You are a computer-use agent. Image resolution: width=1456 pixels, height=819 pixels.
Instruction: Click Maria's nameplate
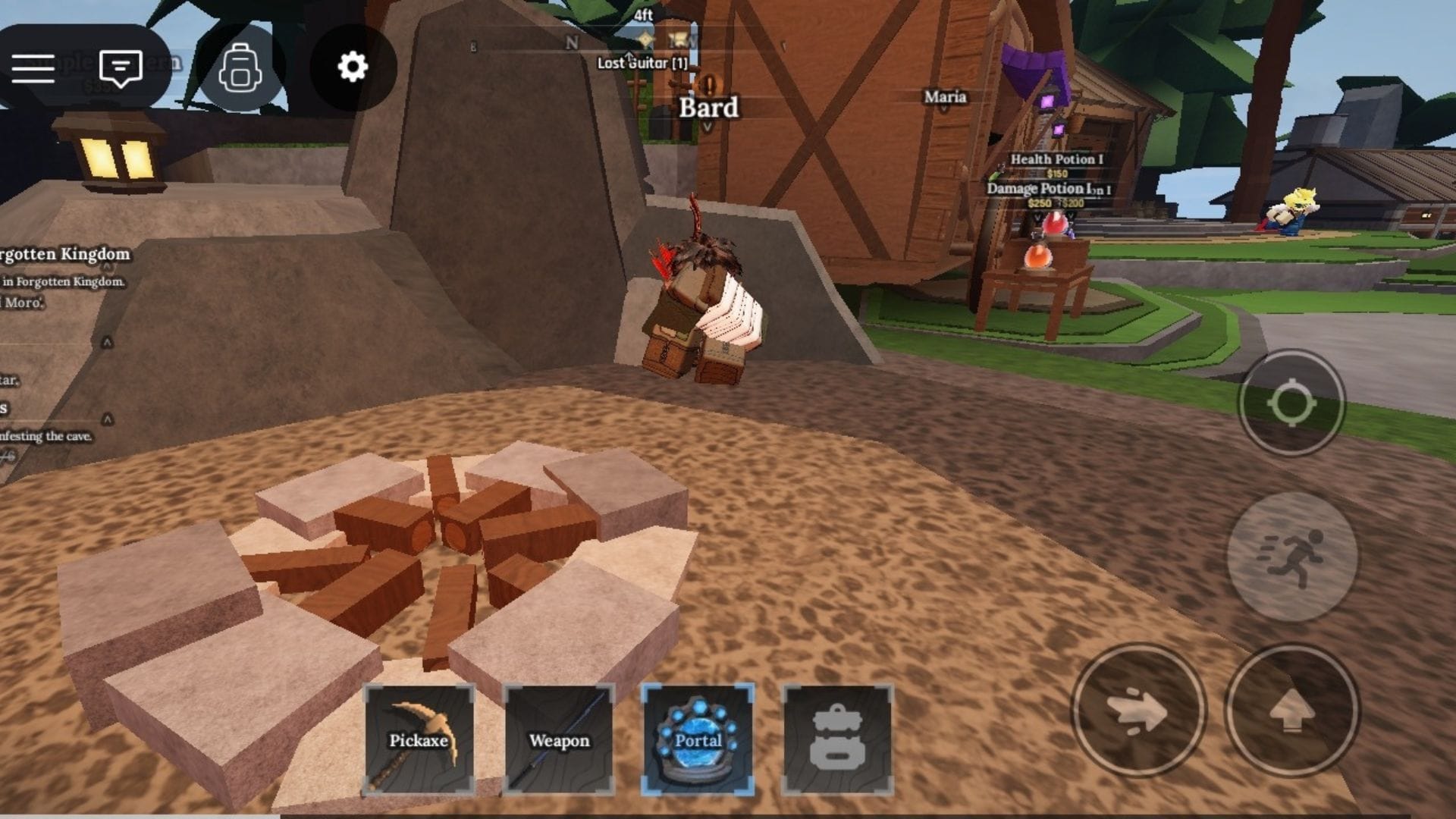point(946,97)
